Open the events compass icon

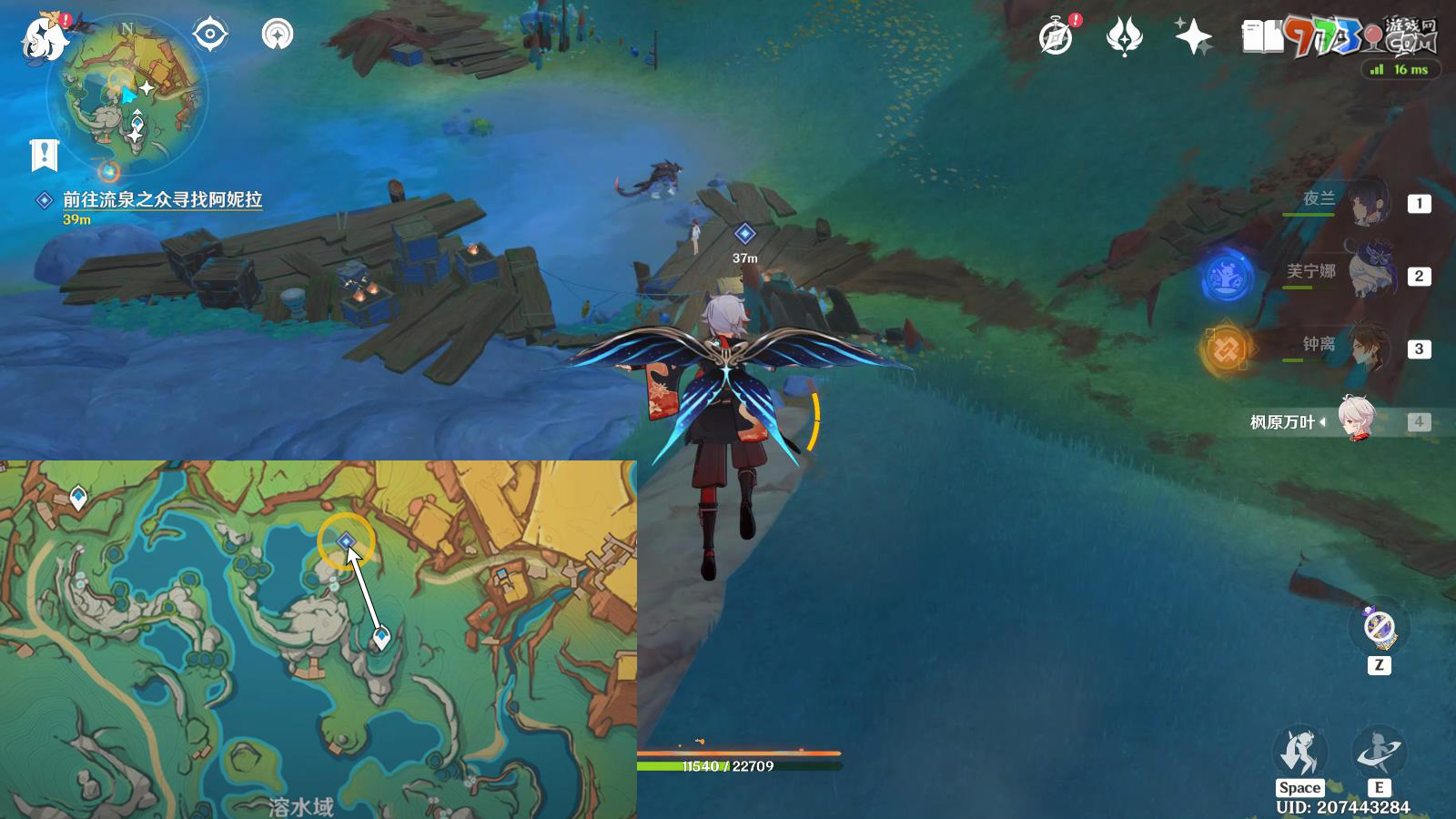coord(1057,37)
